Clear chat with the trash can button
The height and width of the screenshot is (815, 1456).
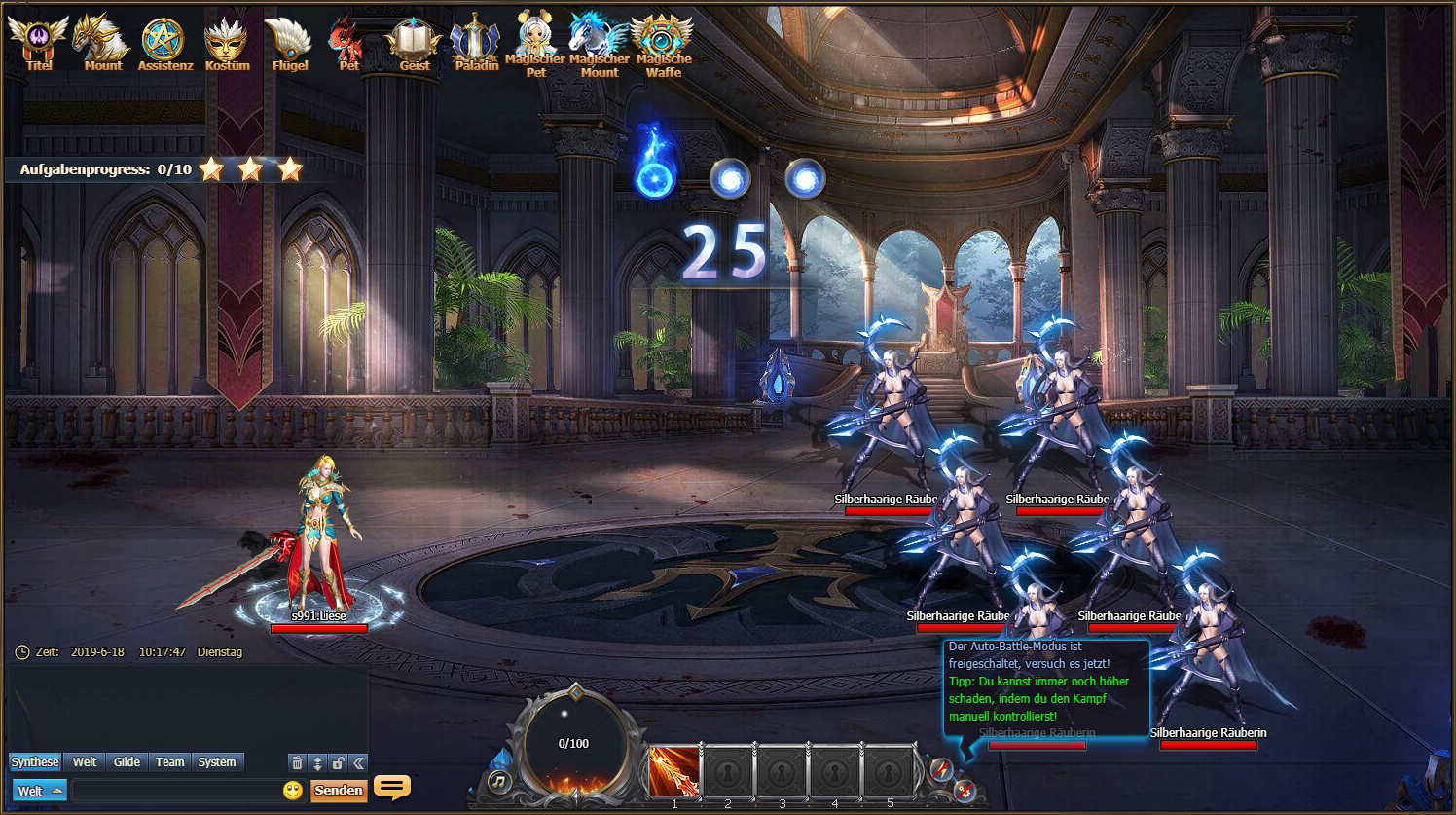pyautogui.click(x=298, y=762)
